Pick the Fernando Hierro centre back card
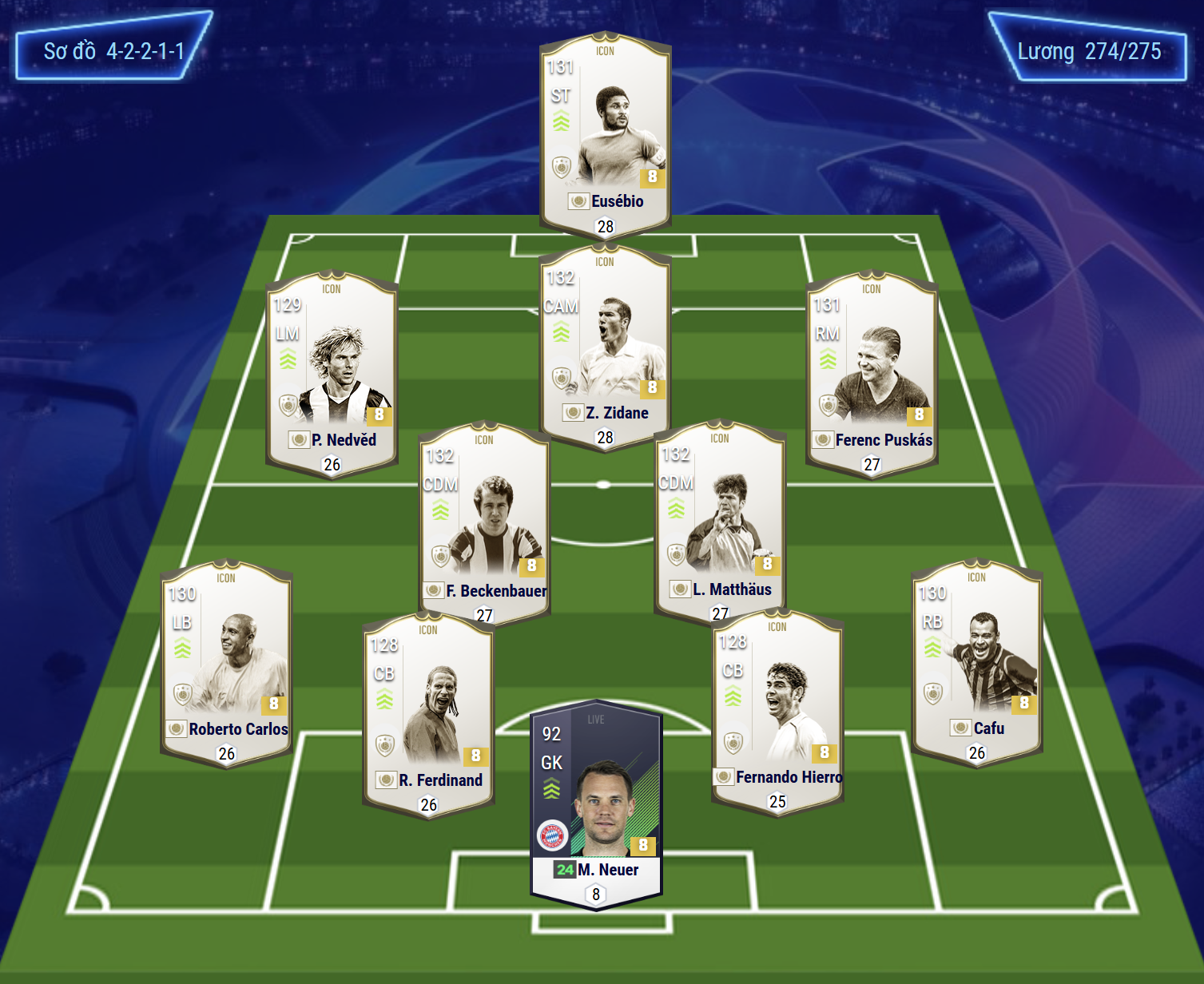The image size is (1204, 984). pyautogui.click(x=777, y=710)
